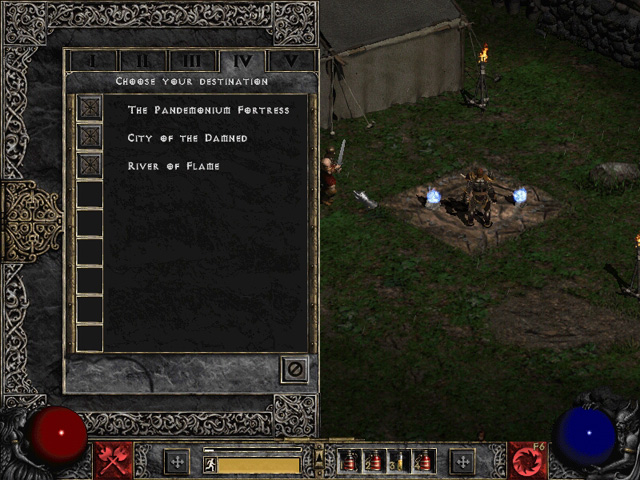
Task: Open the Act II waypoint tab
Action: click(x=143, y=61)
